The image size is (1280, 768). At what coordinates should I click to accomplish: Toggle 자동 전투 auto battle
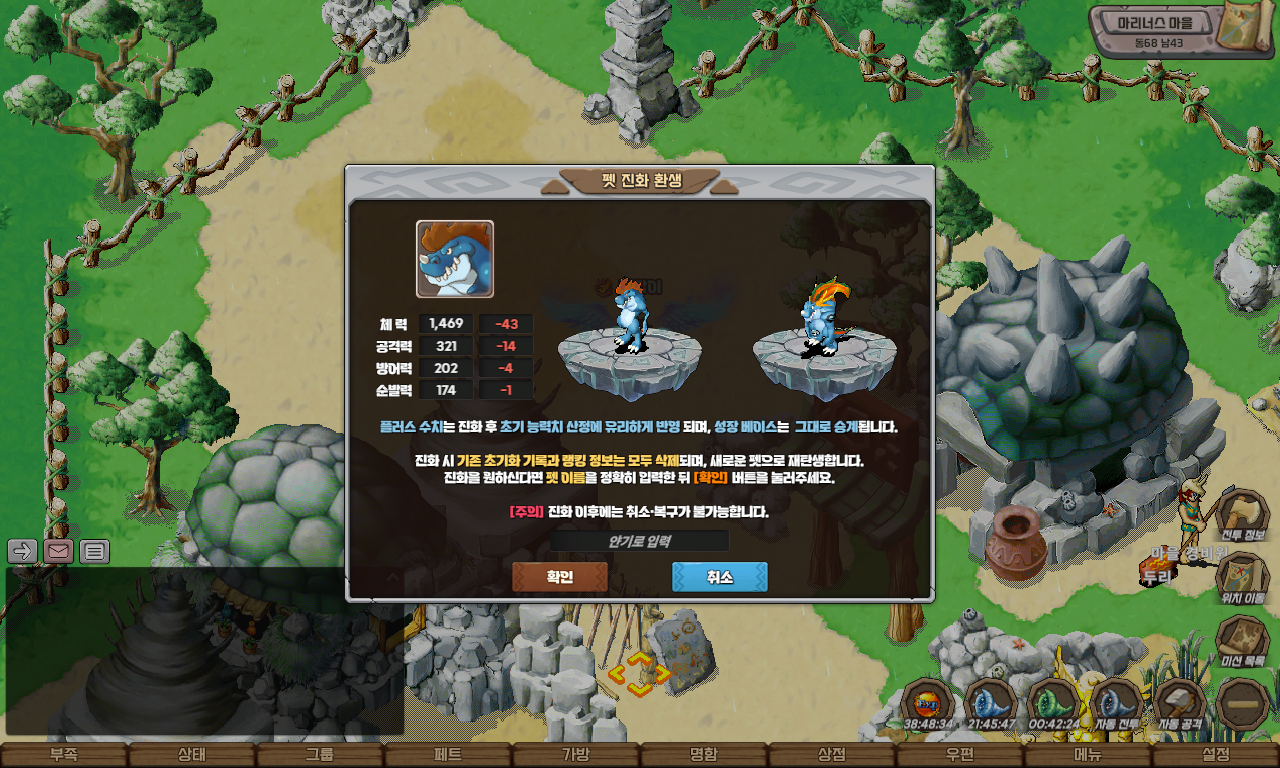coord(1117,702)
